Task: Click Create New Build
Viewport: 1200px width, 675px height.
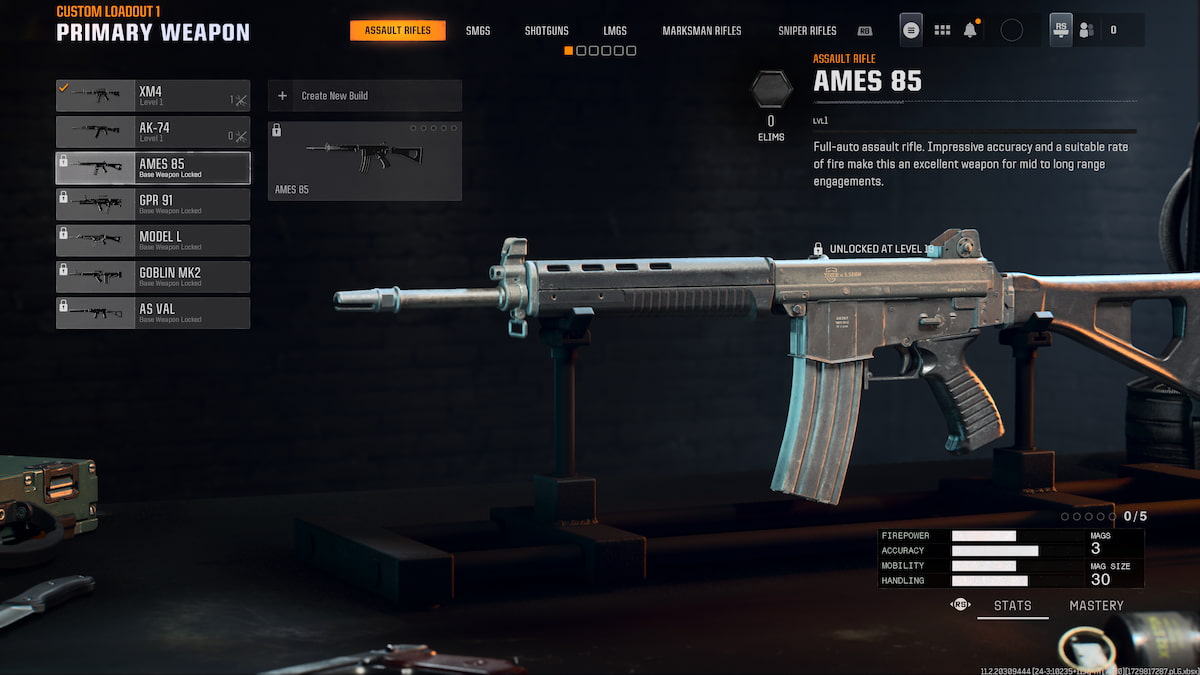Action: pos(364,96)
